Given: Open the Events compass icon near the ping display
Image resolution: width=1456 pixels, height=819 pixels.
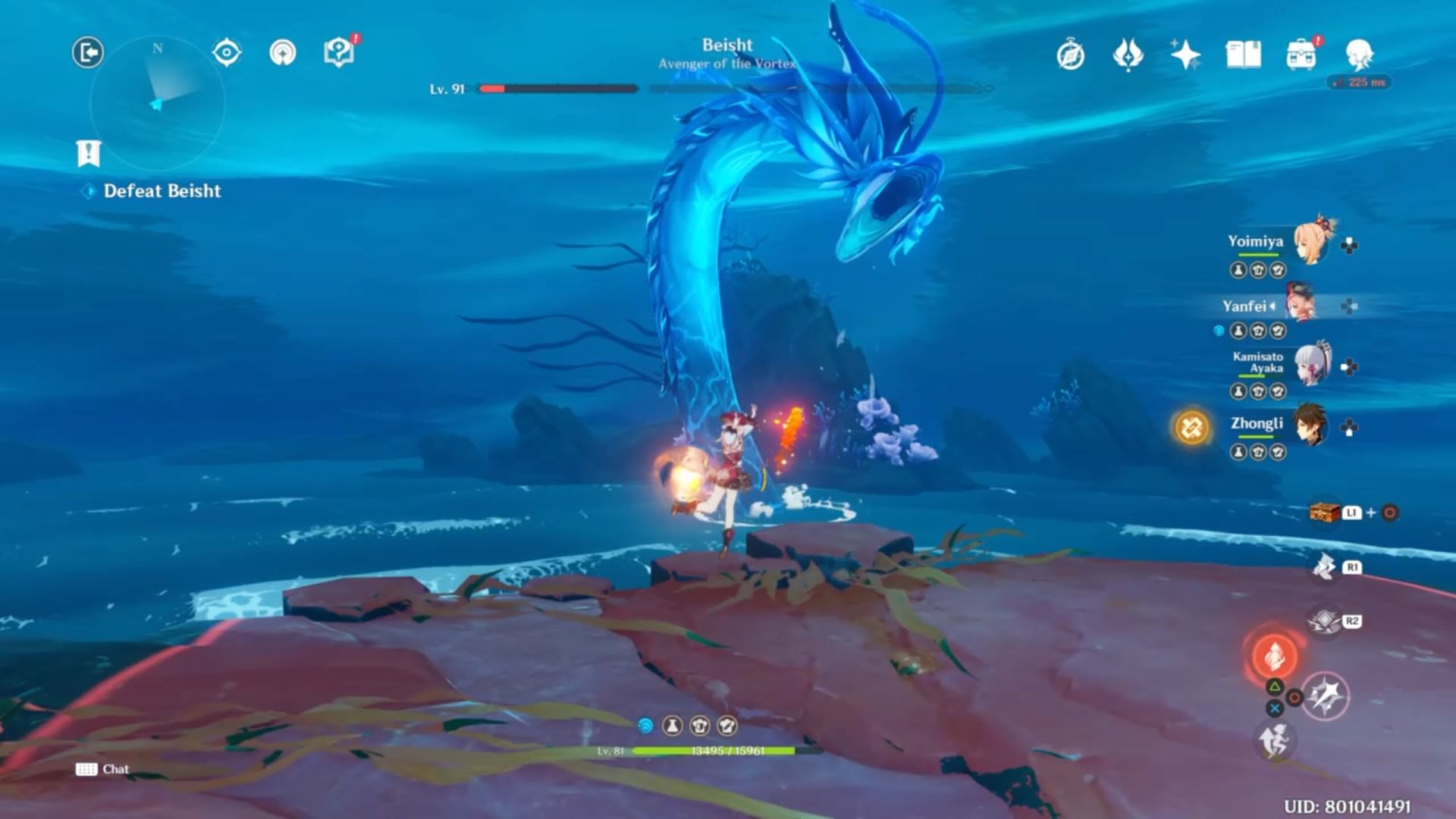Looking at the screenshot, I should pyautogui.click(x=1069, y=55).
